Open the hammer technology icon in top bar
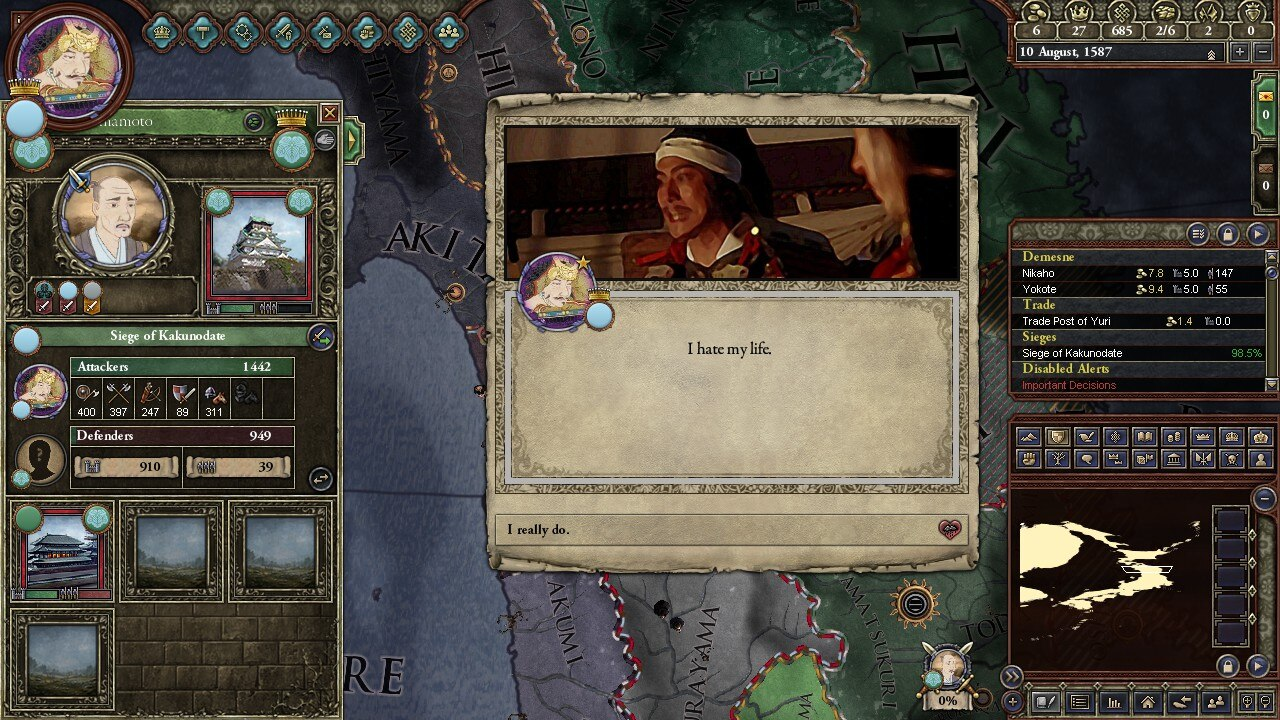The width and height of the screenshot is (1280, 720). 203,32
